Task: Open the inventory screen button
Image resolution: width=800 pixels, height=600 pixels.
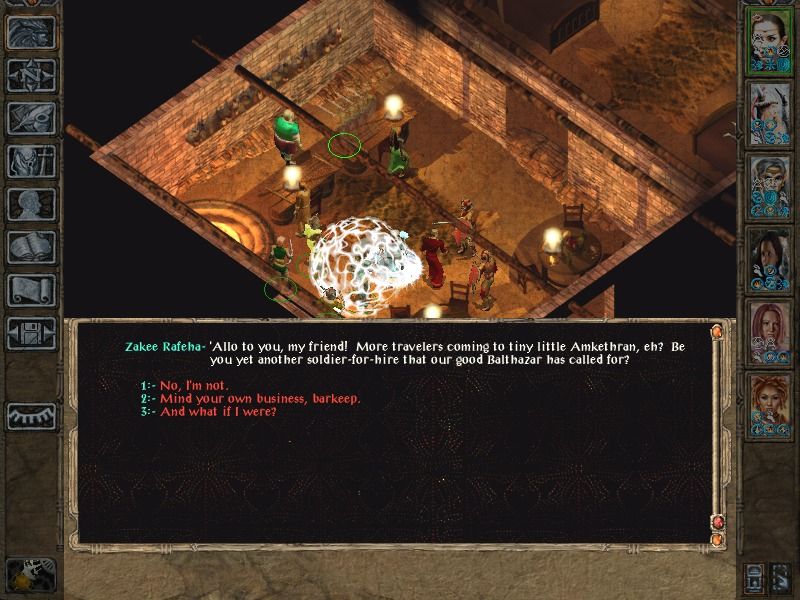Action: coord(31,161)
